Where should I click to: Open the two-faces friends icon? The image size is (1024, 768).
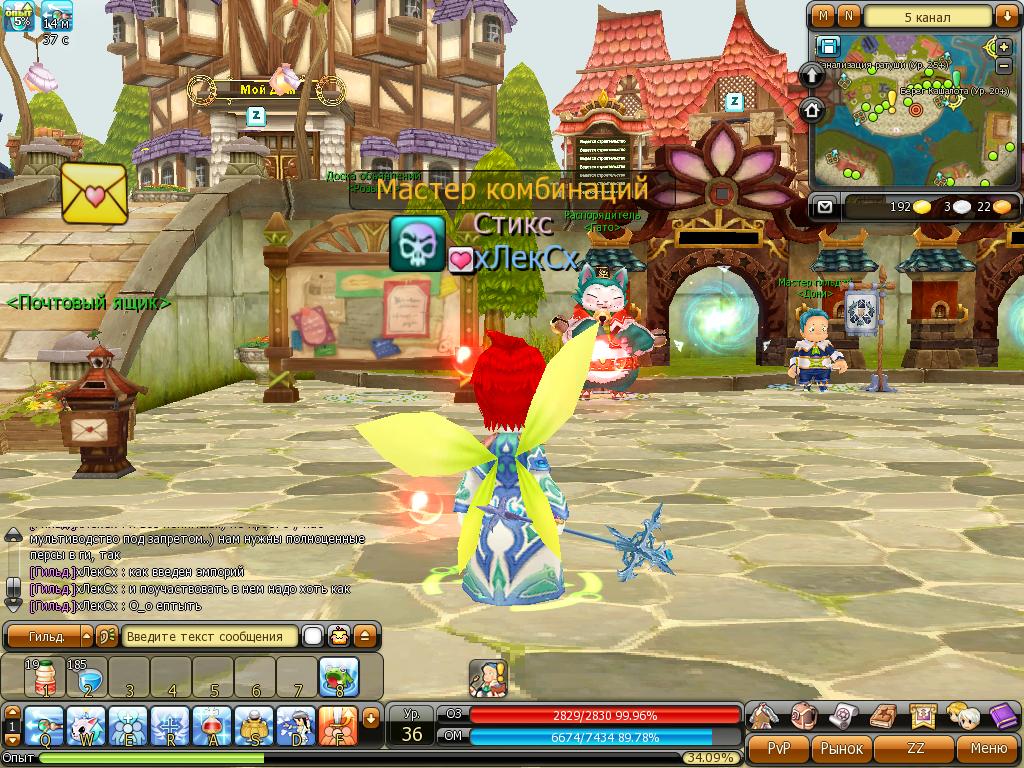click(963, 716)
